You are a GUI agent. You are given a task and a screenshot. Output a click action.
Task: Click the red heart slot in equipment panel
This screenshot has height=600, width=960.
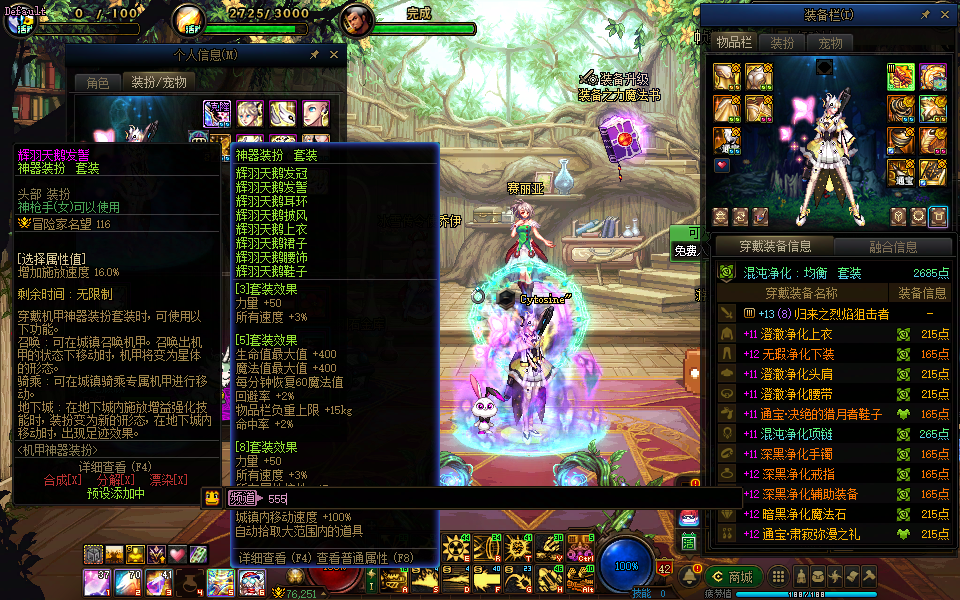point(722,166)
